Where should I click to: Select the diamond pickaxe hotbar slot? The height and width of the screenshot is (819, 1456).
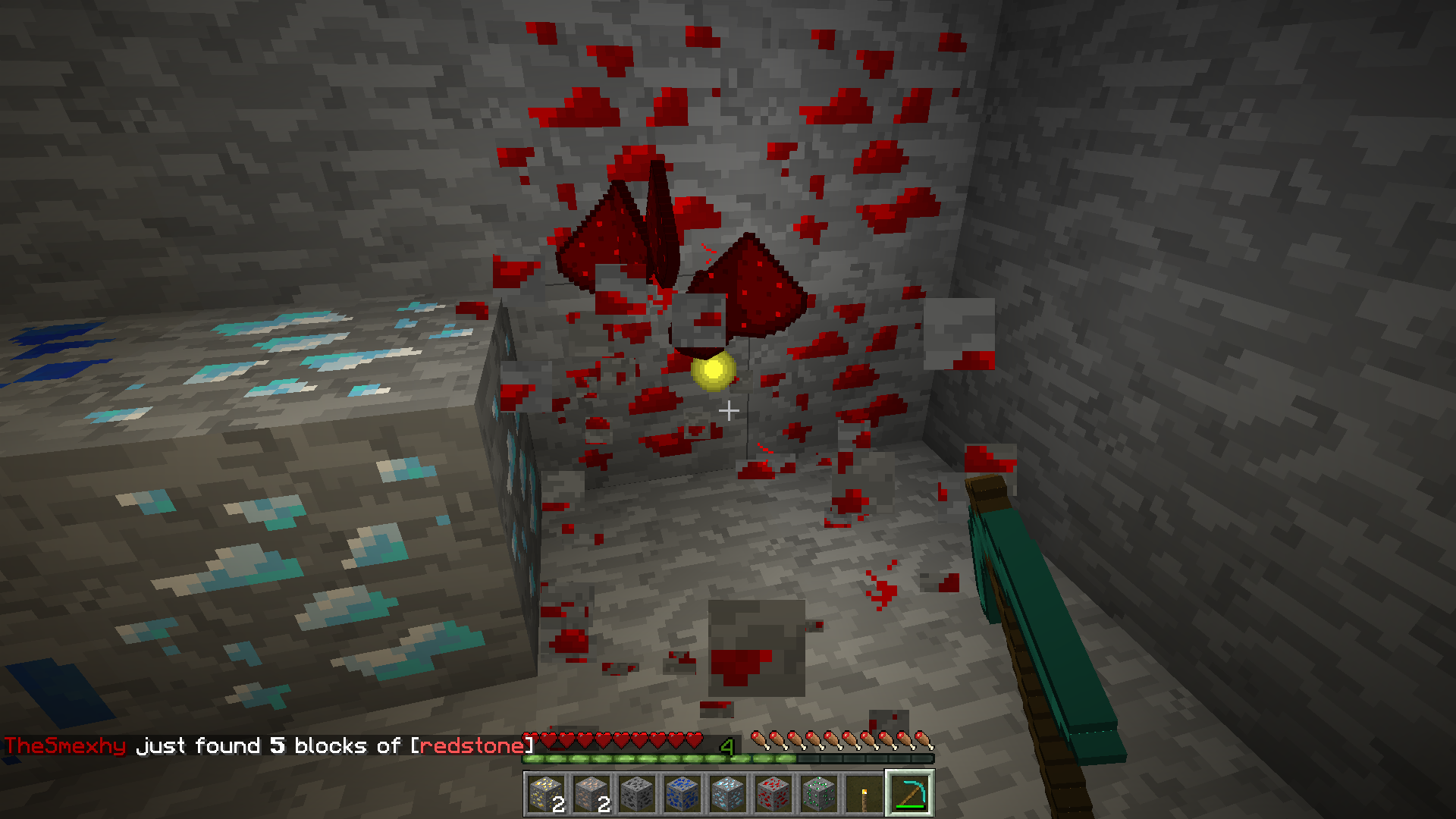(910, 793)
